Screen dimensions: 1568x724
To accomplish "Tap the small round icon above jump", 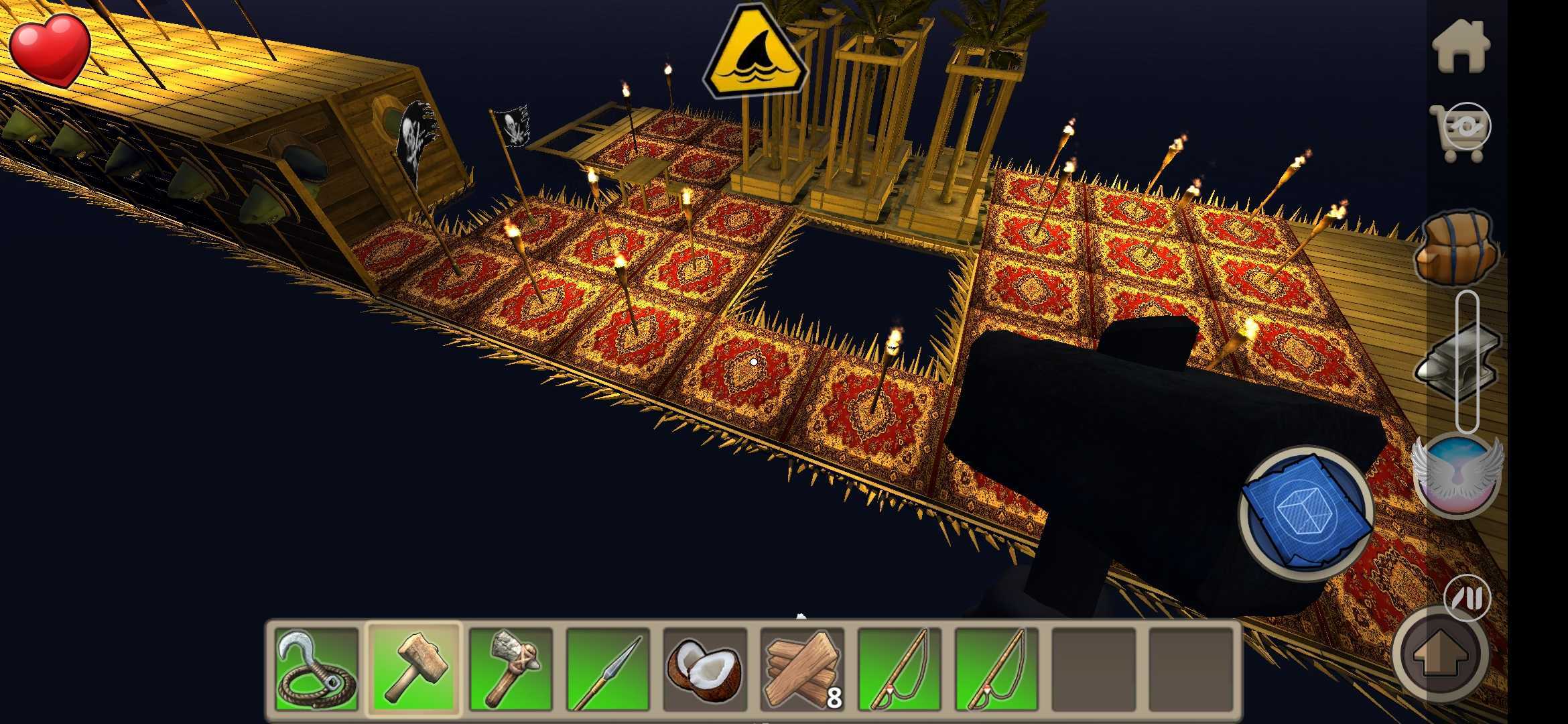I will [1467, 597].
